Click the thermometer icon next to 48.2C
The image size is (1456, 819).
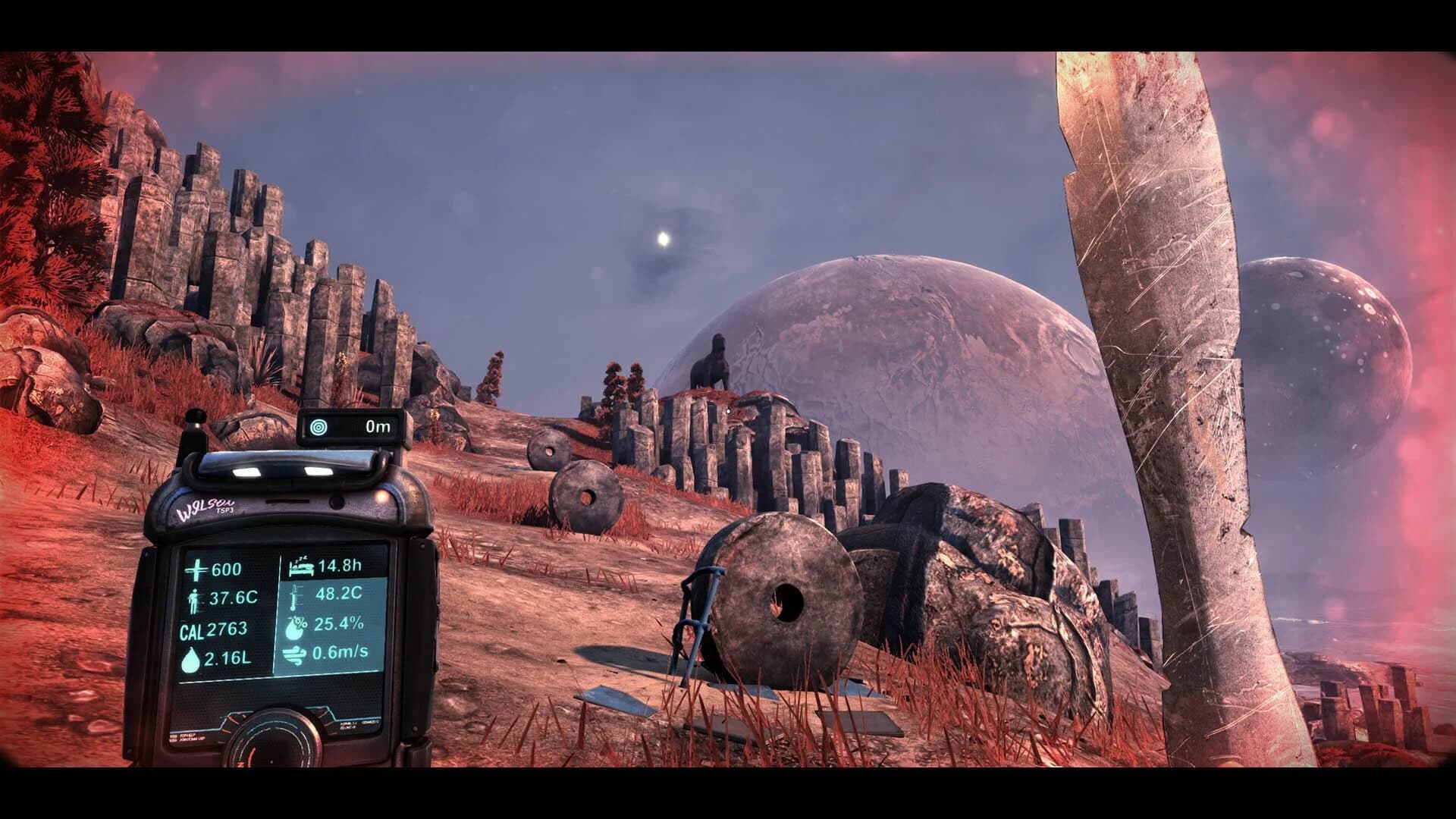click(295, 596)
